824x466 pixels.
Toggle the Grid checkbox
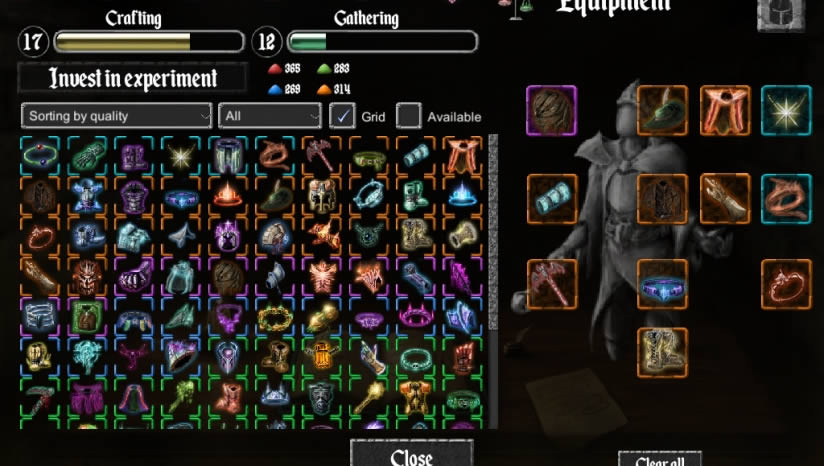(343, 116)
